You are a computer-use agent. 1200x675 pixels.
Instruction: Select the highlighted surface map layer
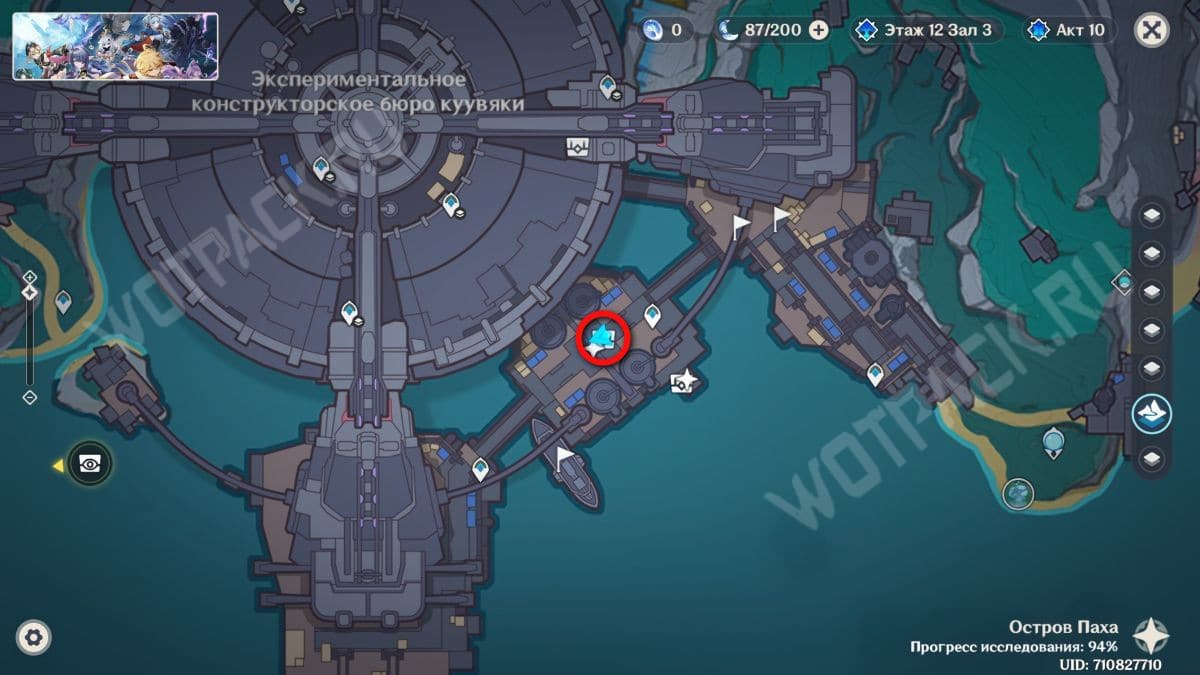pyautogui.click(x=1152, y=413)
